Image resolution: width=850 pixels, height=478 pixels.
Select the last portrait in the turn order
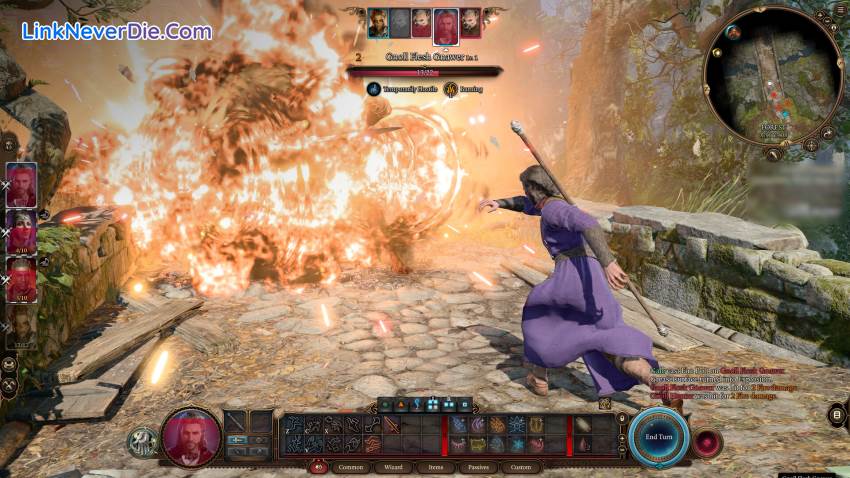469,23
